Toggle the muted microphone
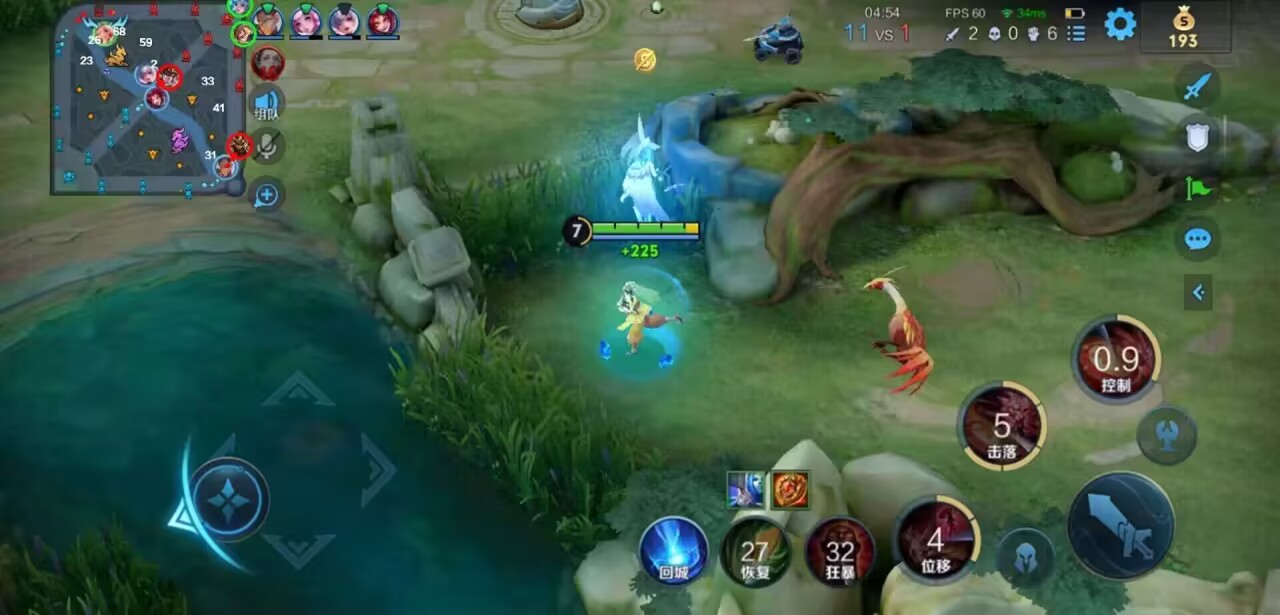 click(267, 147)
